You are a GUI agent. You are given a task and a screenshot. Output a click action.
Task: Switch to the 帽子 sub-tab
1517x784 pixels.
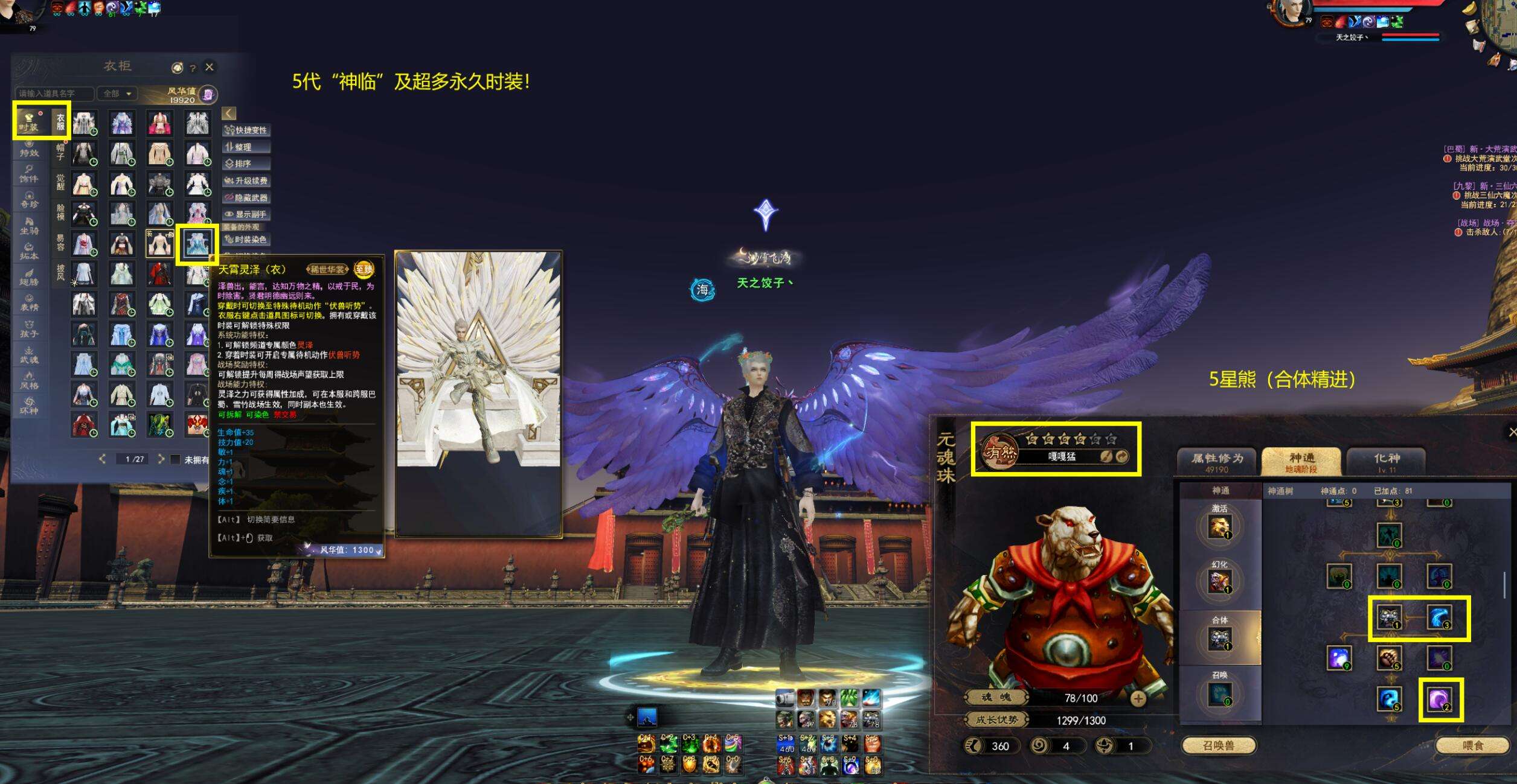60,152
